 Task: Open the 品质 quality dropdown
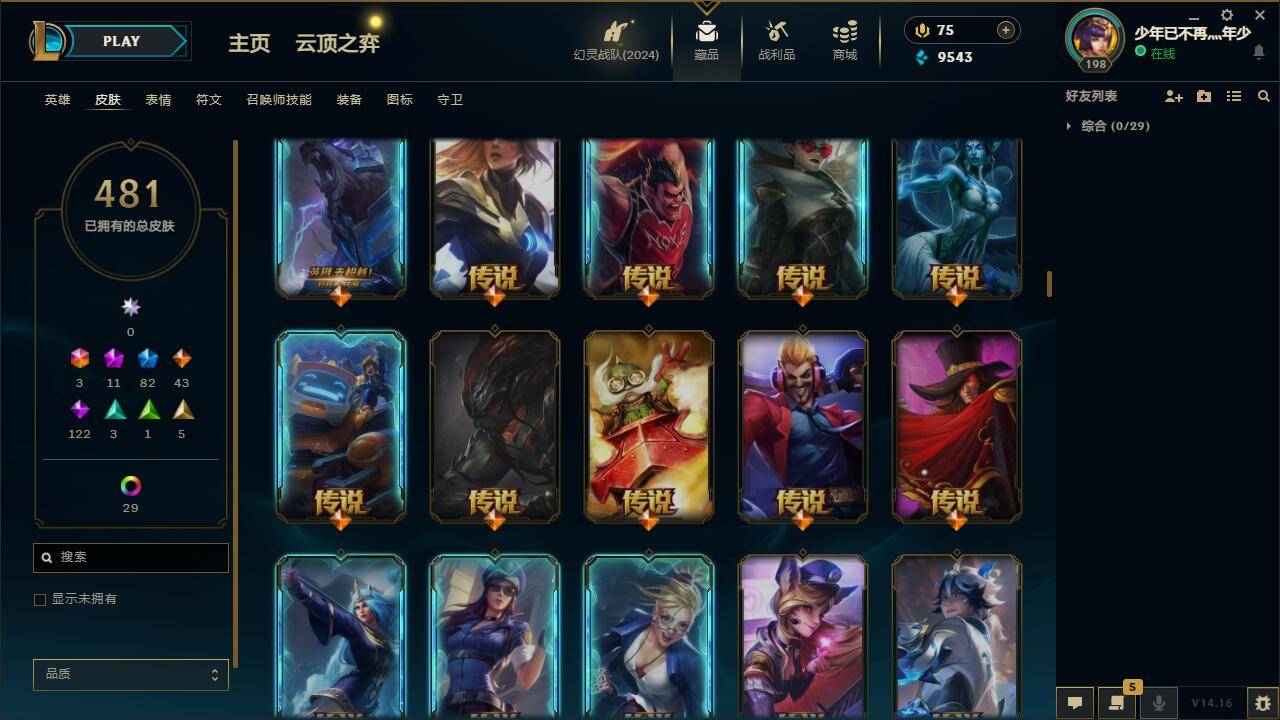click(x=130, y=674)
